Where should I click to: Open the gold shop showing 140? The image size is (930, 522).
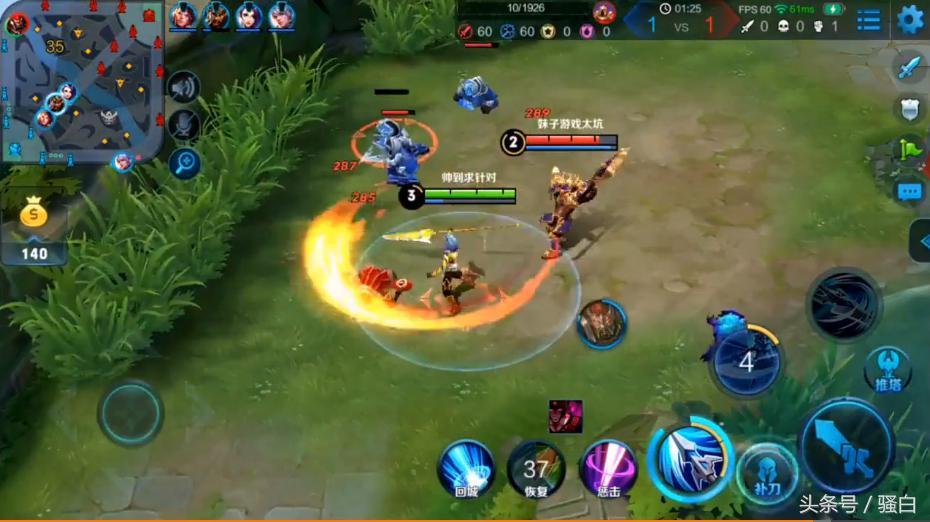pyautogui.click(x=35, y=231)
